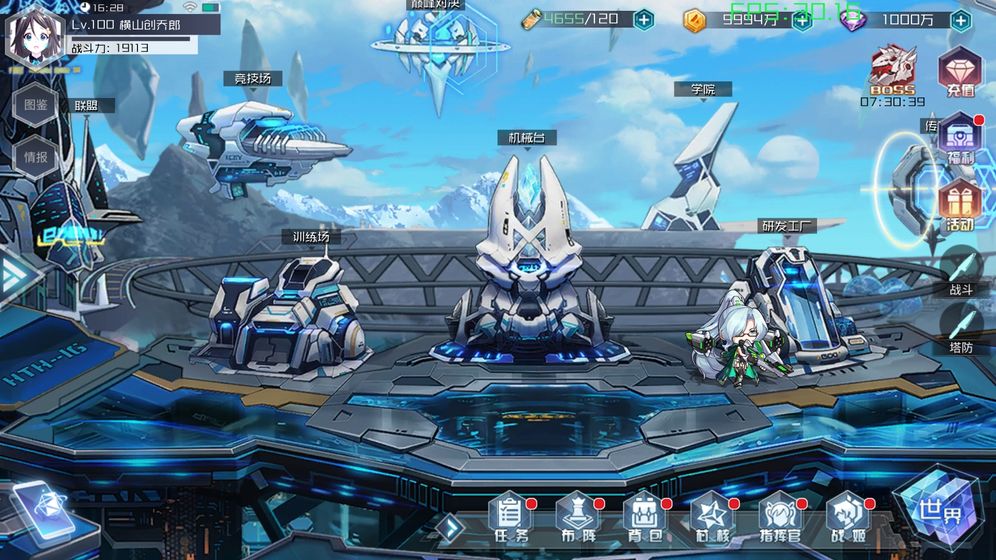Open the 活动 events gift icon
This screenshot has width=996, height=560.
click(959, 207)
